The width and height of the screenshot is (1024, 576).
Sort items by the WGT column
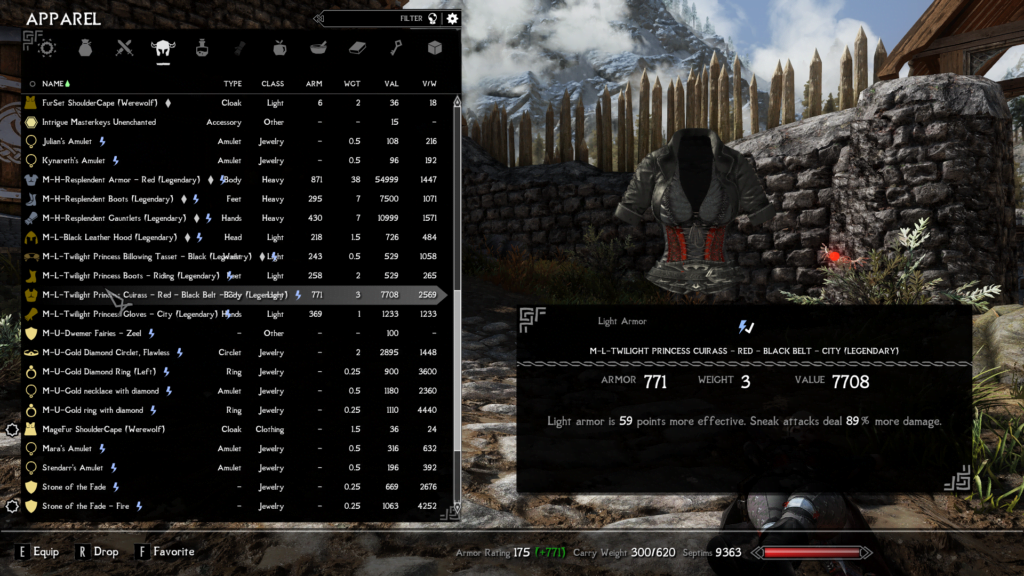[x=354, y=84]
